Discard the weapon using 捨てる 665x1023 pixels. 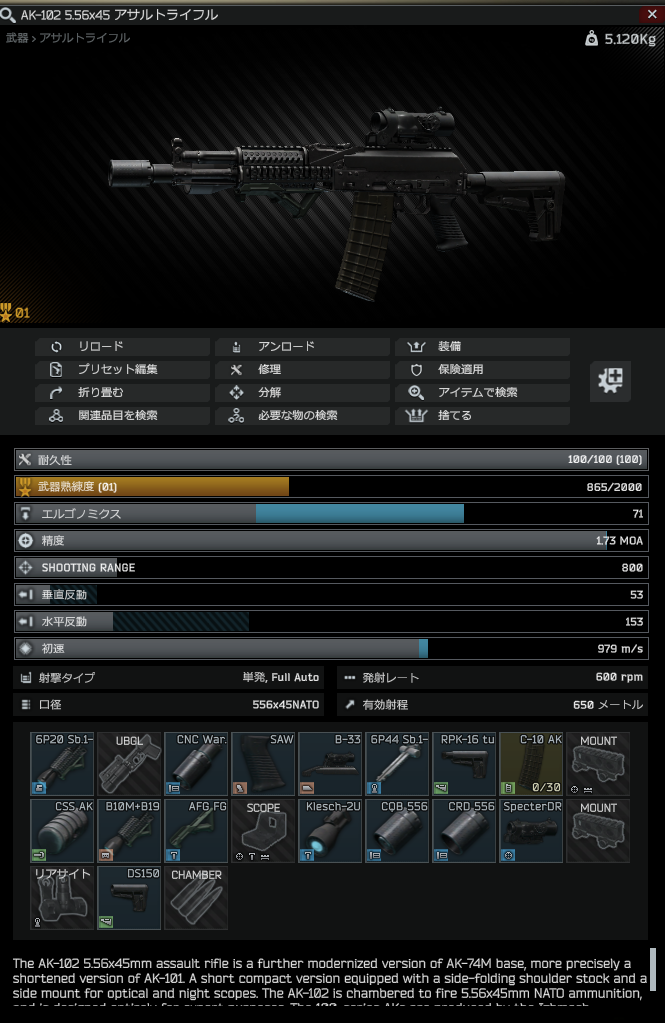[x=482, y=416]
